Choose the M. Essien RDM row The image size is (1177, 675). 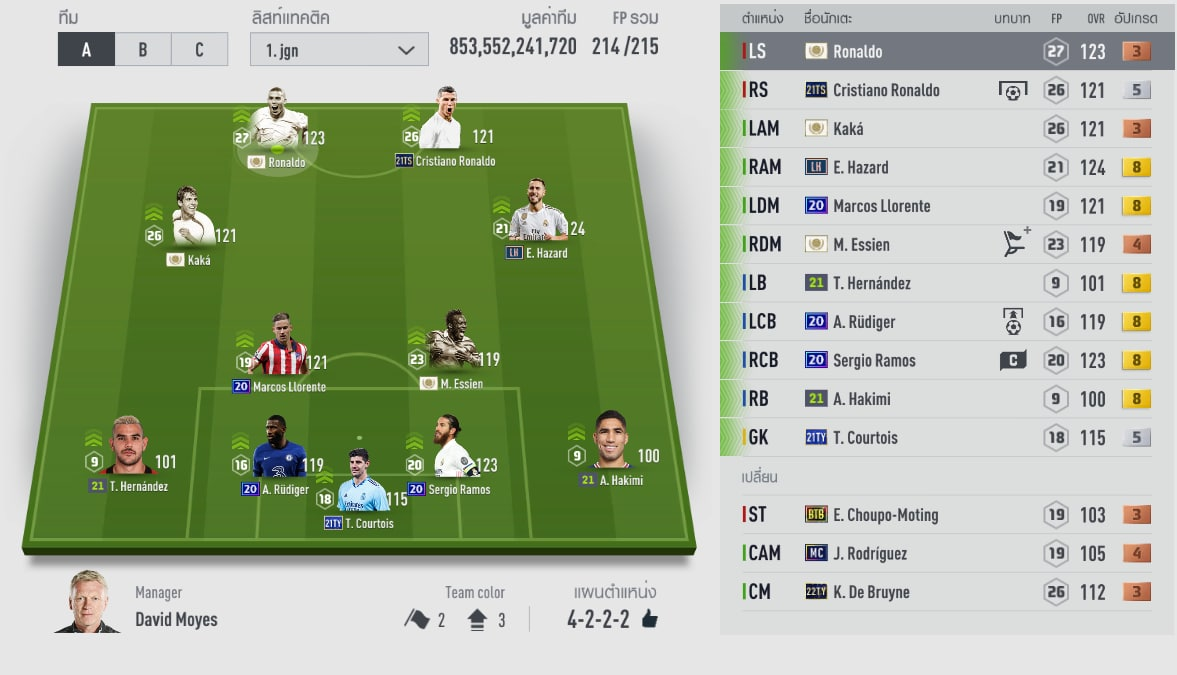click(946, 244)
